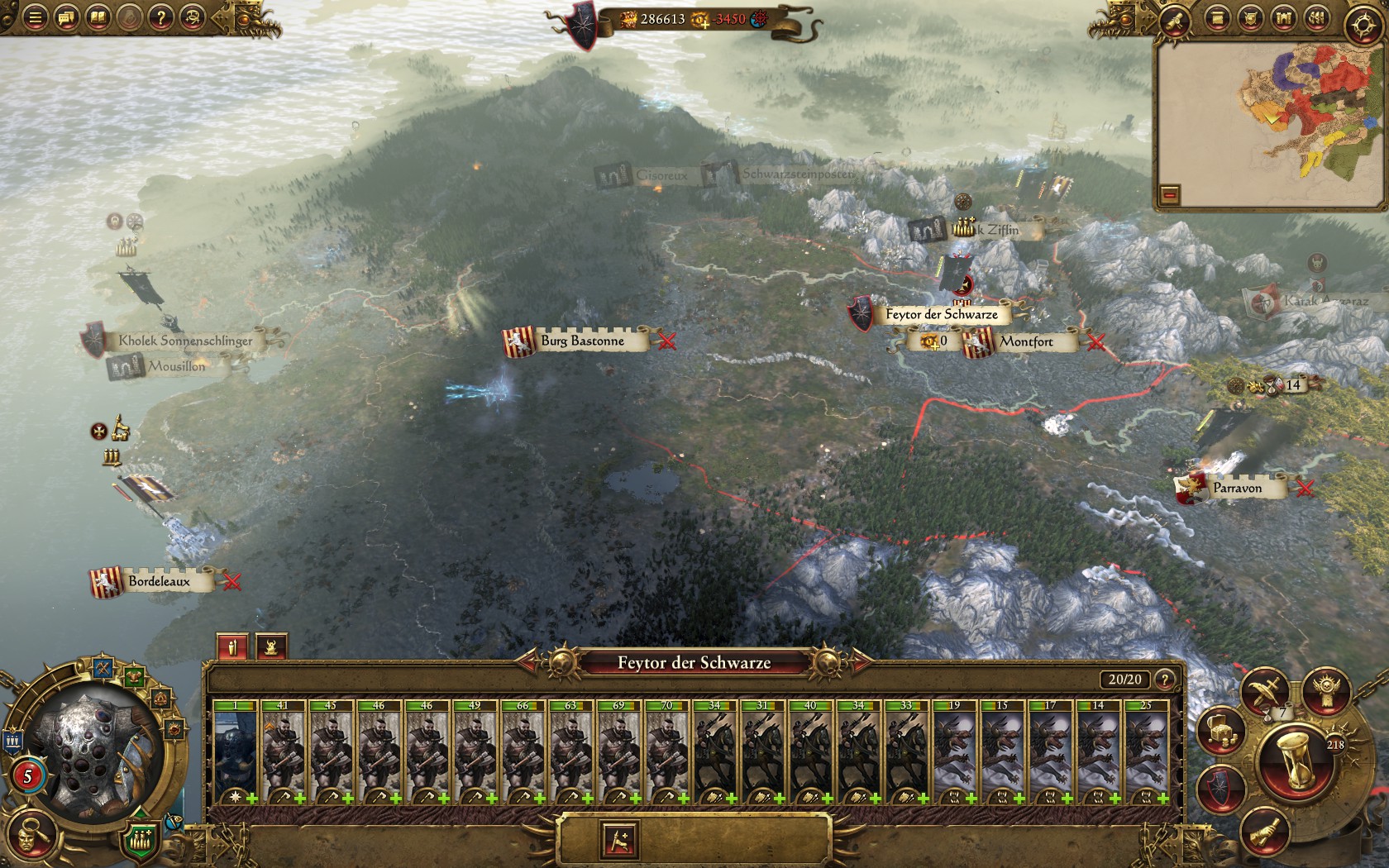Click the help button on army panel
Viewport: 1389px width, 868px height.
coord(1164,680)
